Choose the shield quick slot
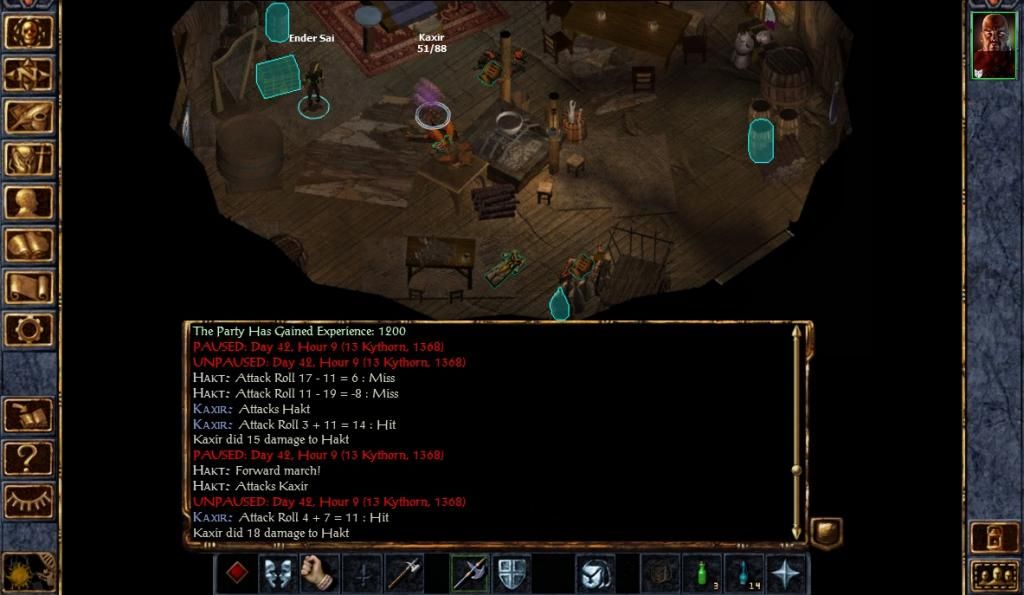1024x595 pixels. click(511, 573)
